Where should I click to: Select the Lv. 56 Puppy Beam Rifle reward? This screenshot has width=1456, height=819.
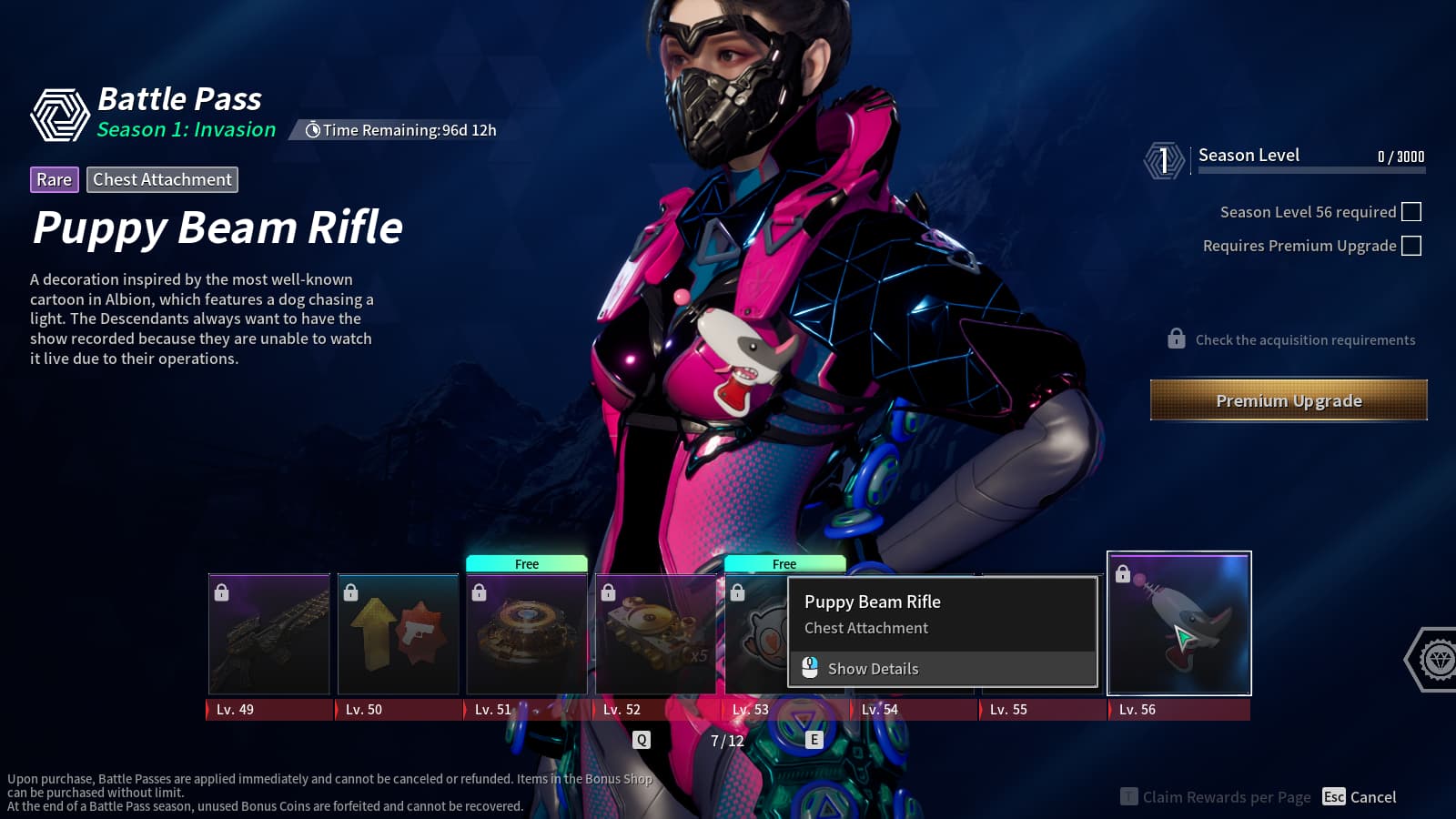(1179, 623)
